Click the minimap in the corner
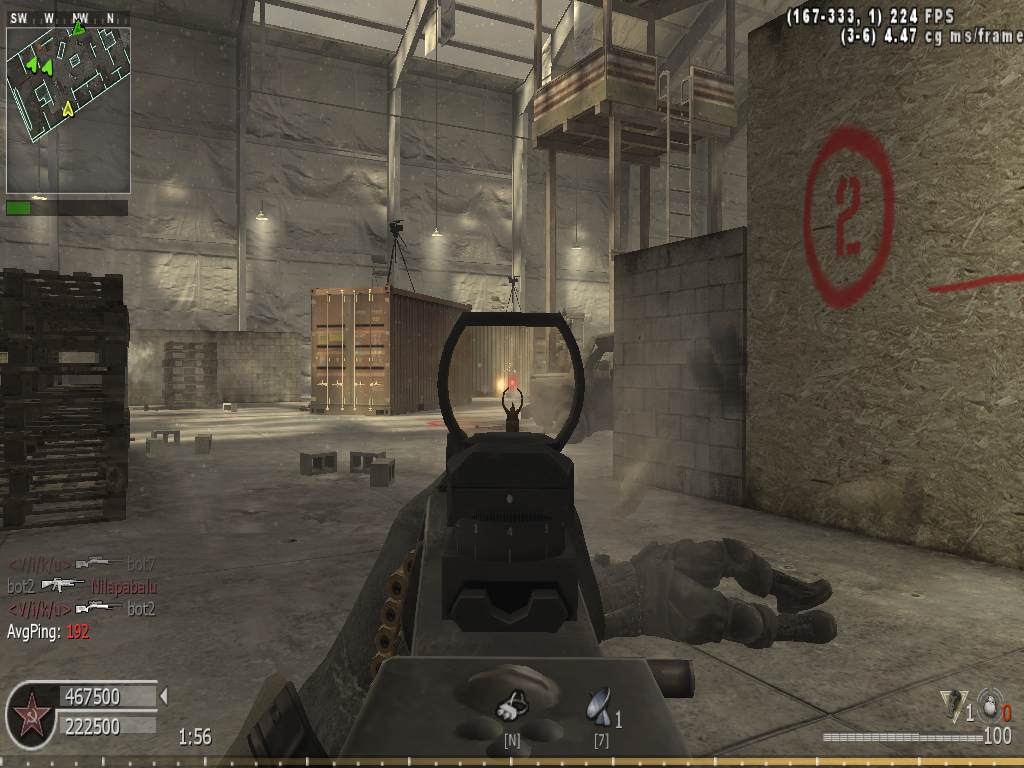Image resolution: width=1024 pixels, height=768 pixels. pos(68,110)
